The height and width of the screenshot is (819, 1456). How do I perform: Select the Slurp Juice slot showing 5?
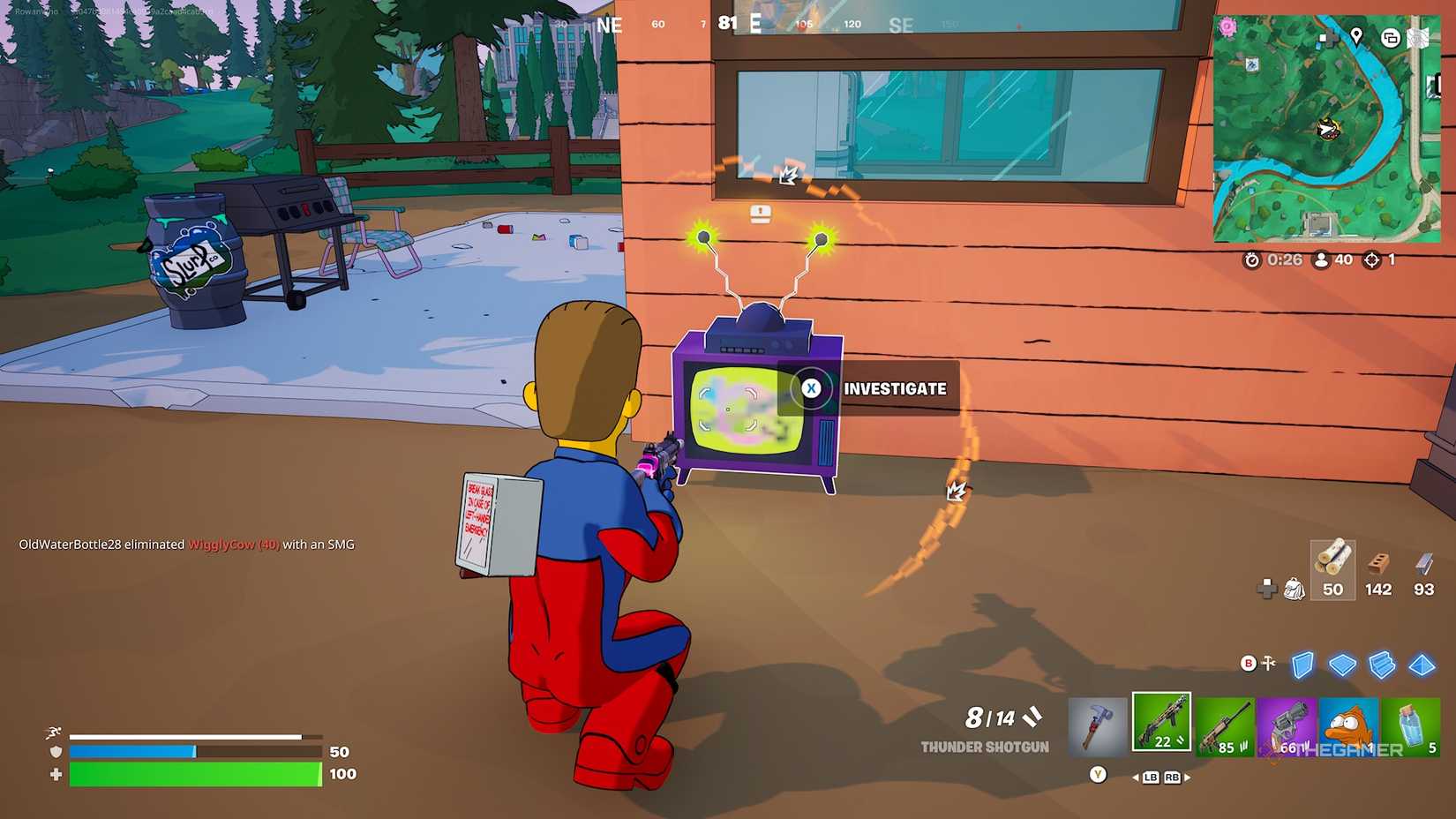click(x=1411, y=722)
